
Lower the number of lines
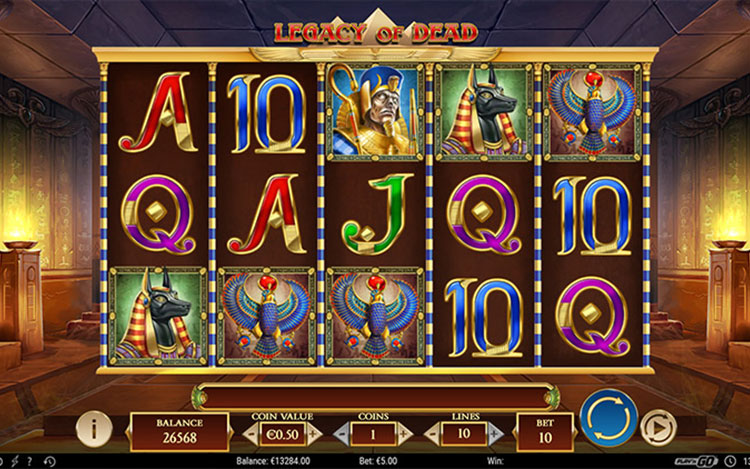tap(432, 434)
